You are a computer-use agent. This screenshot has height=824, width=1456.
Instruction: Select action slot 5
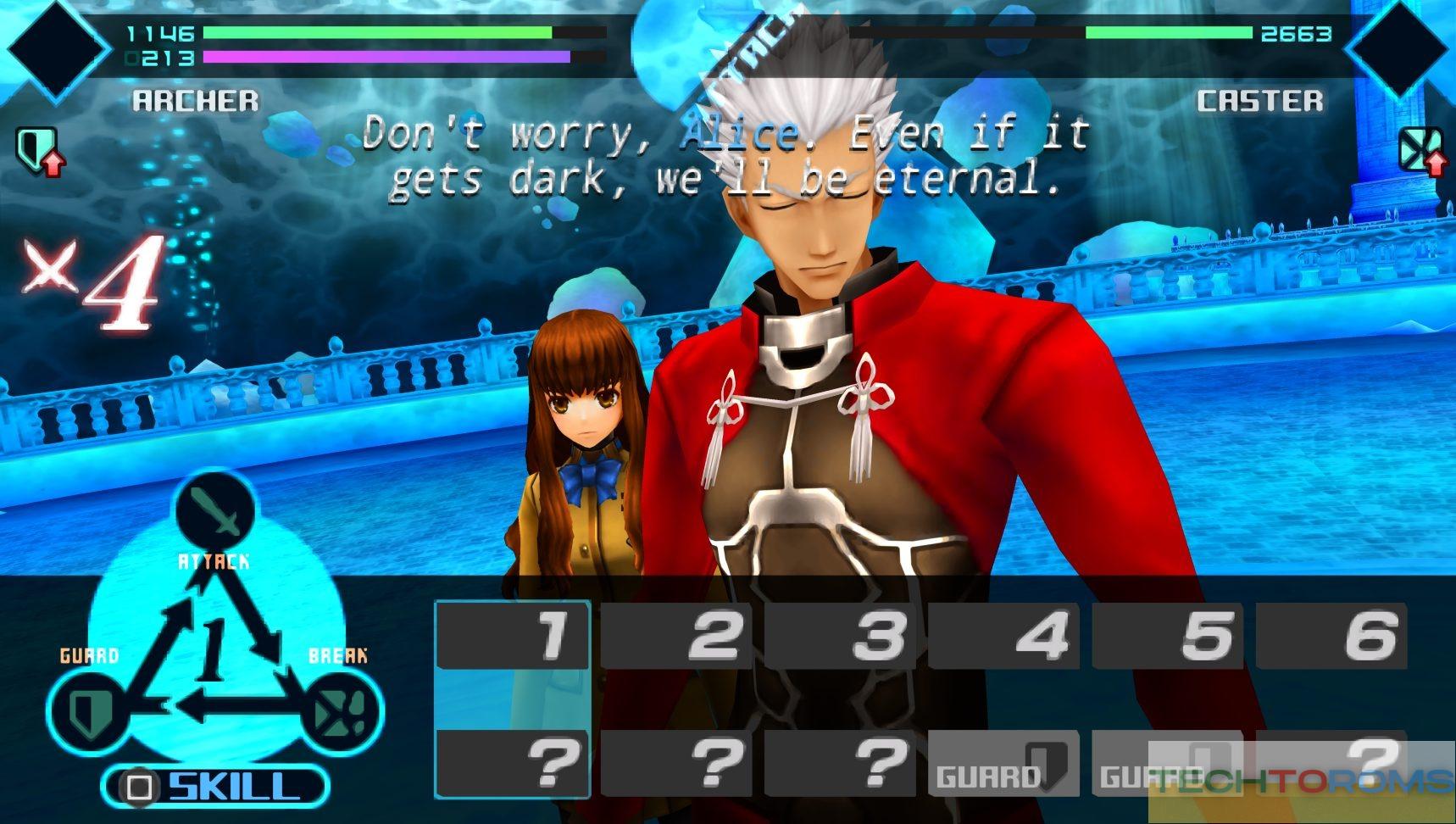(x=1168, y=634)
